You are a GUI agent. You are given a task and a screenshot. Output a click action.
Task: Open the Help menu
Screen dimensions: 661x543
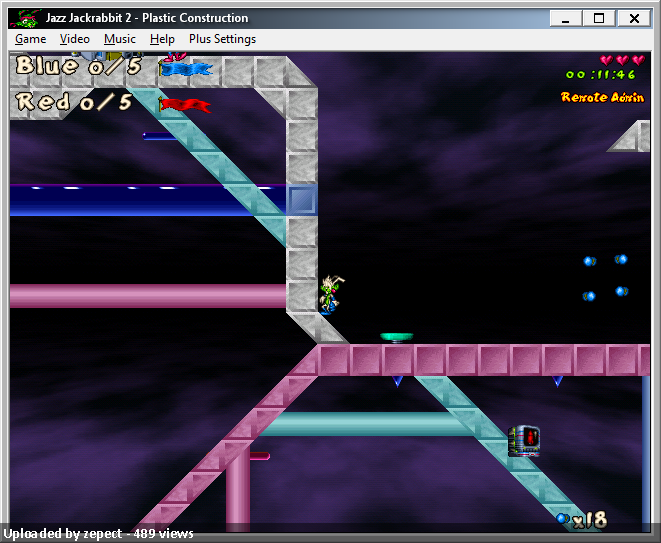tap(162, 39)
